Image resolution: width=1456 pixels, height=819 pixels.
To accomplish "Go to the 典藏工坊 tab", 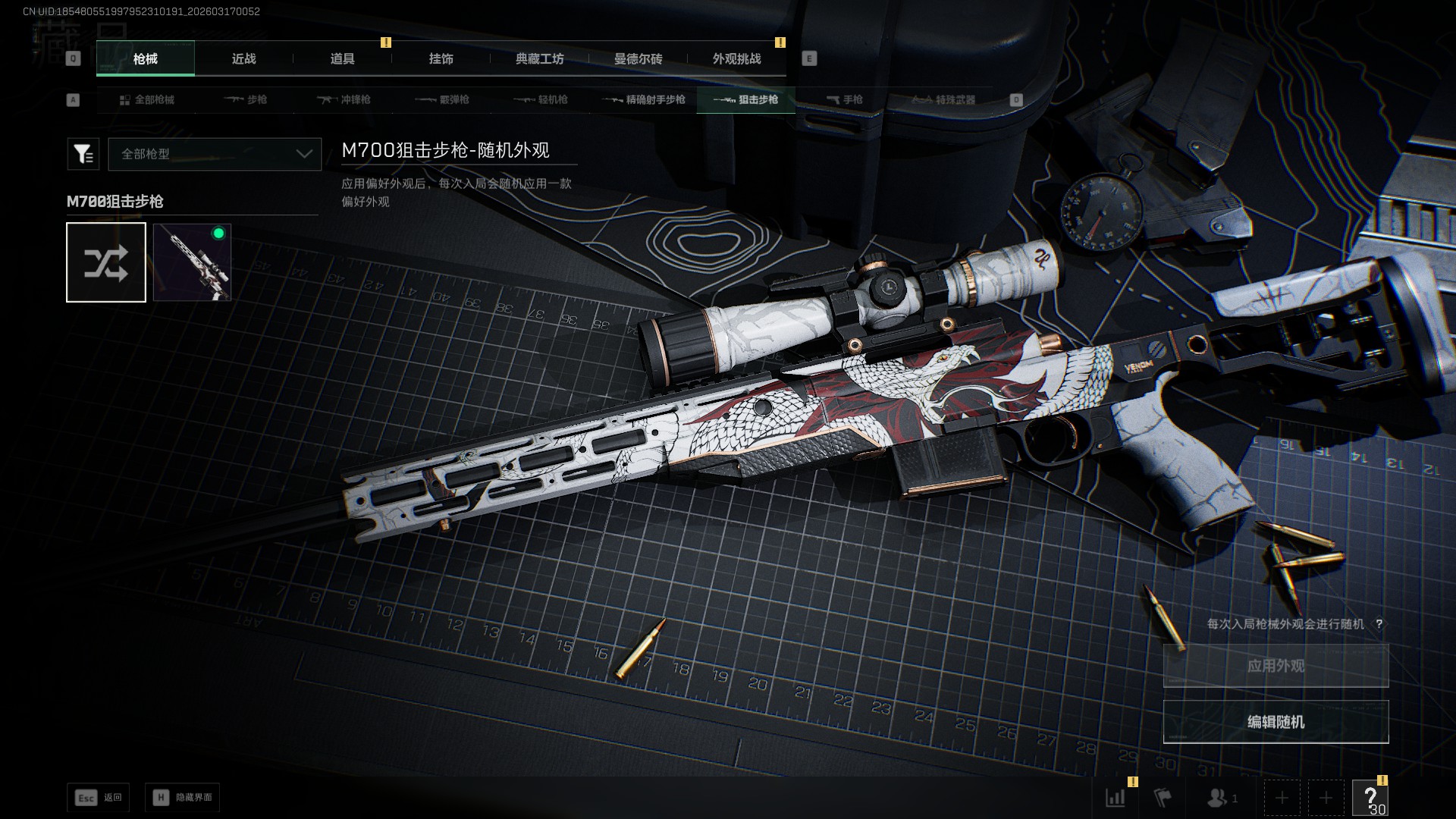I will (539, 59).
